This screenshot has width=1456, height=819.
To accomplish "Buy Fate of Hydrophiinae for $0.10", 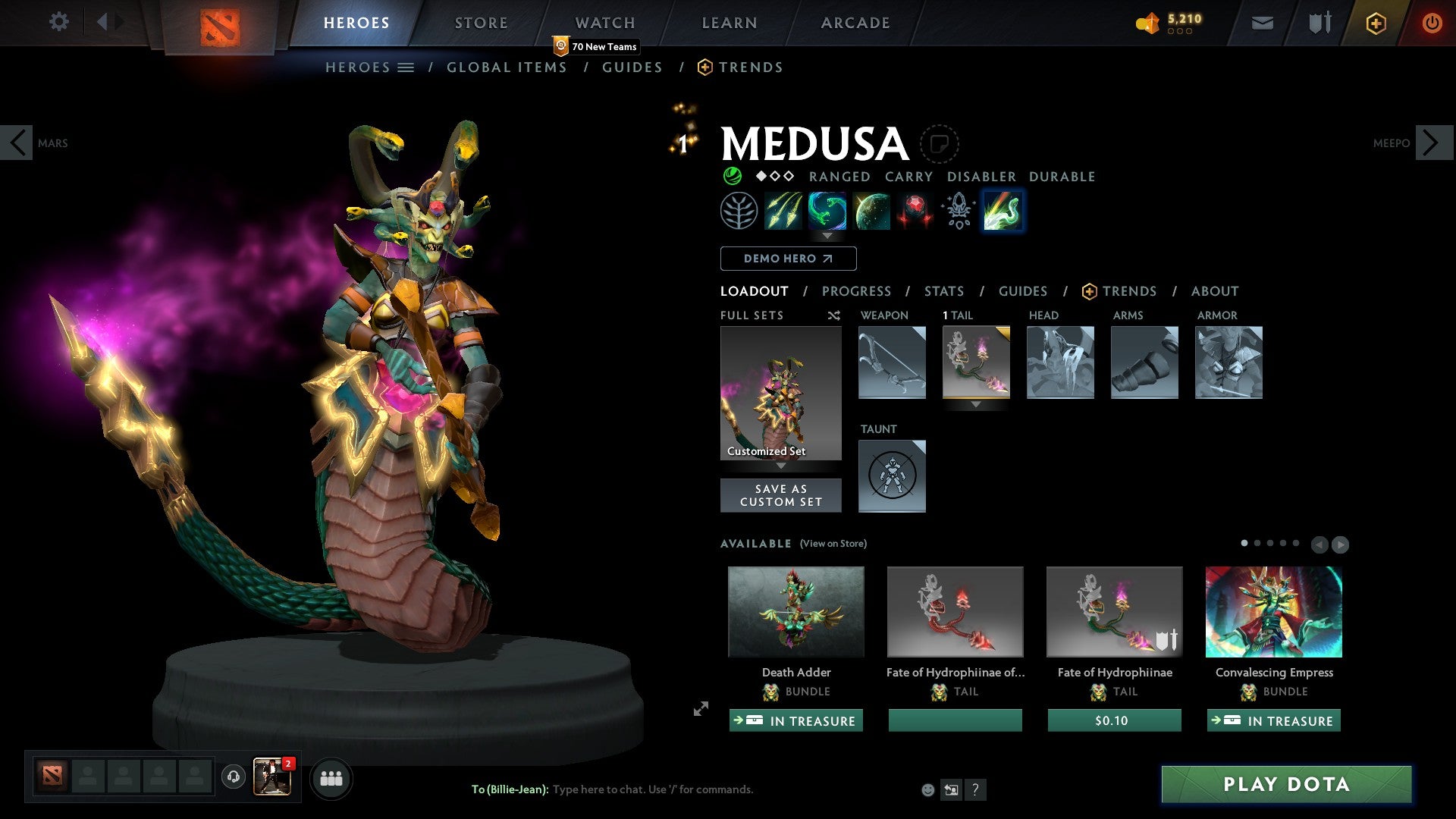I will (1114, 720).
